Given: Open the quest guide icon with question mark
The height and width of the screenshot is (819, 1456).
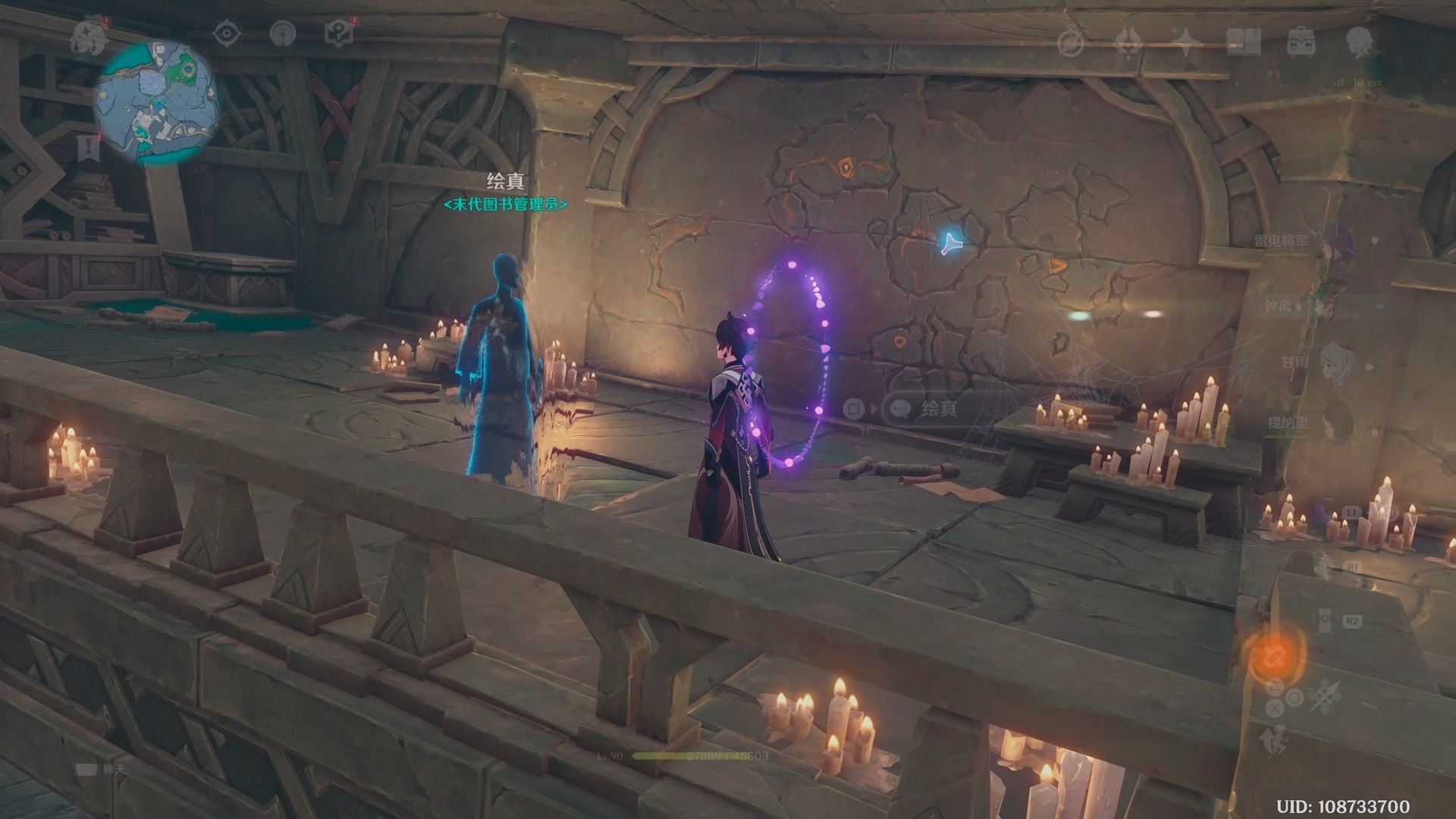Looking at the screenshot, I should [x=337, y=34].
